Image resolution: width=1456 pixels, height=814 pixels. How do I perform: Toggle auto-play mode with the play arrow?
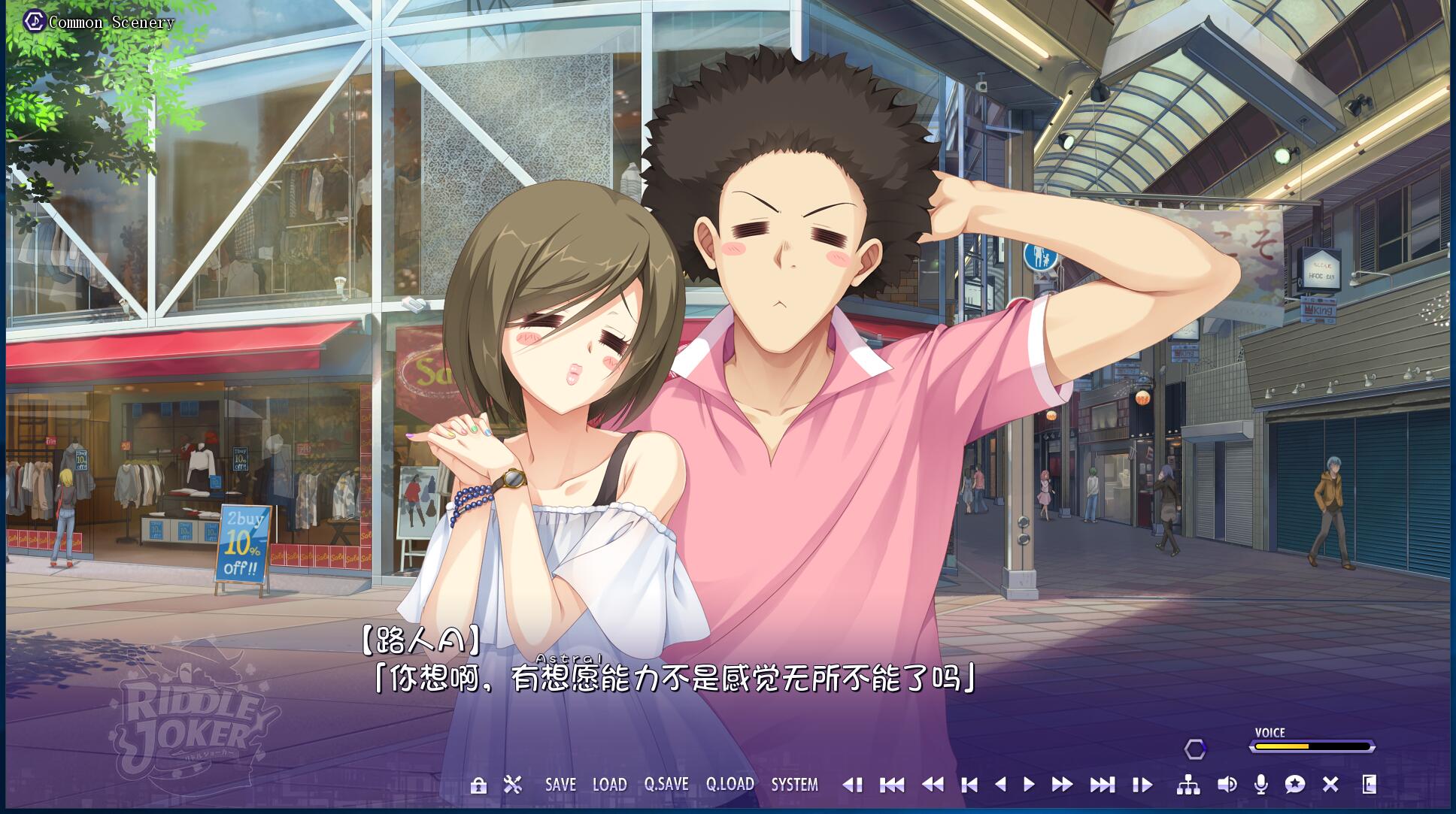[x=1029, y=785]
